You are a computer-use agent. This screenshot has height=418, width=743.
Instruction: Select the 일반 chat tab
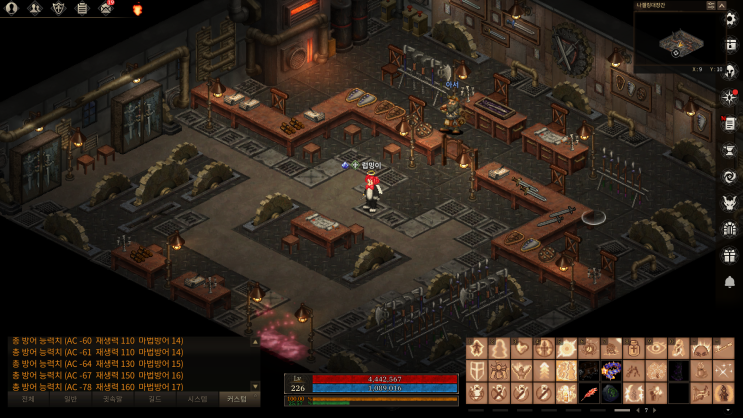[x=70, y=398]
